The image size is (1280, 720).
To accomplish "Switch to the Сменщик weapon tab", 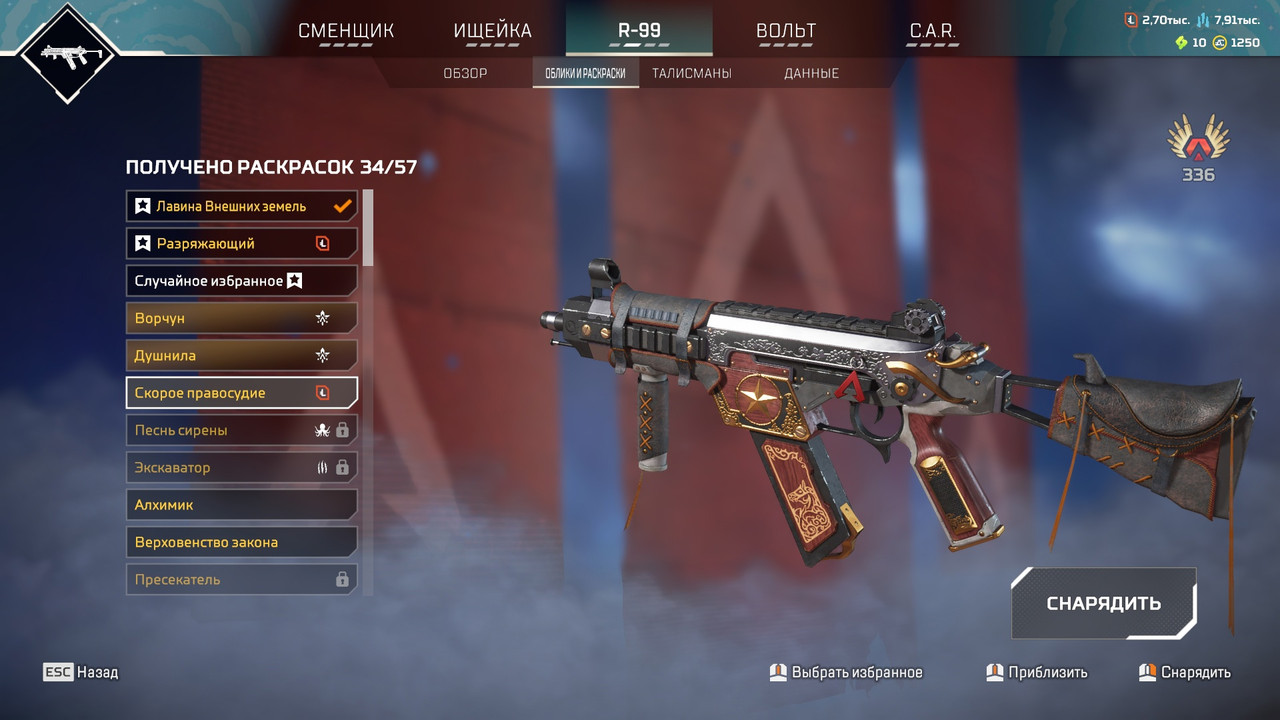I will [x=346, y=31].
